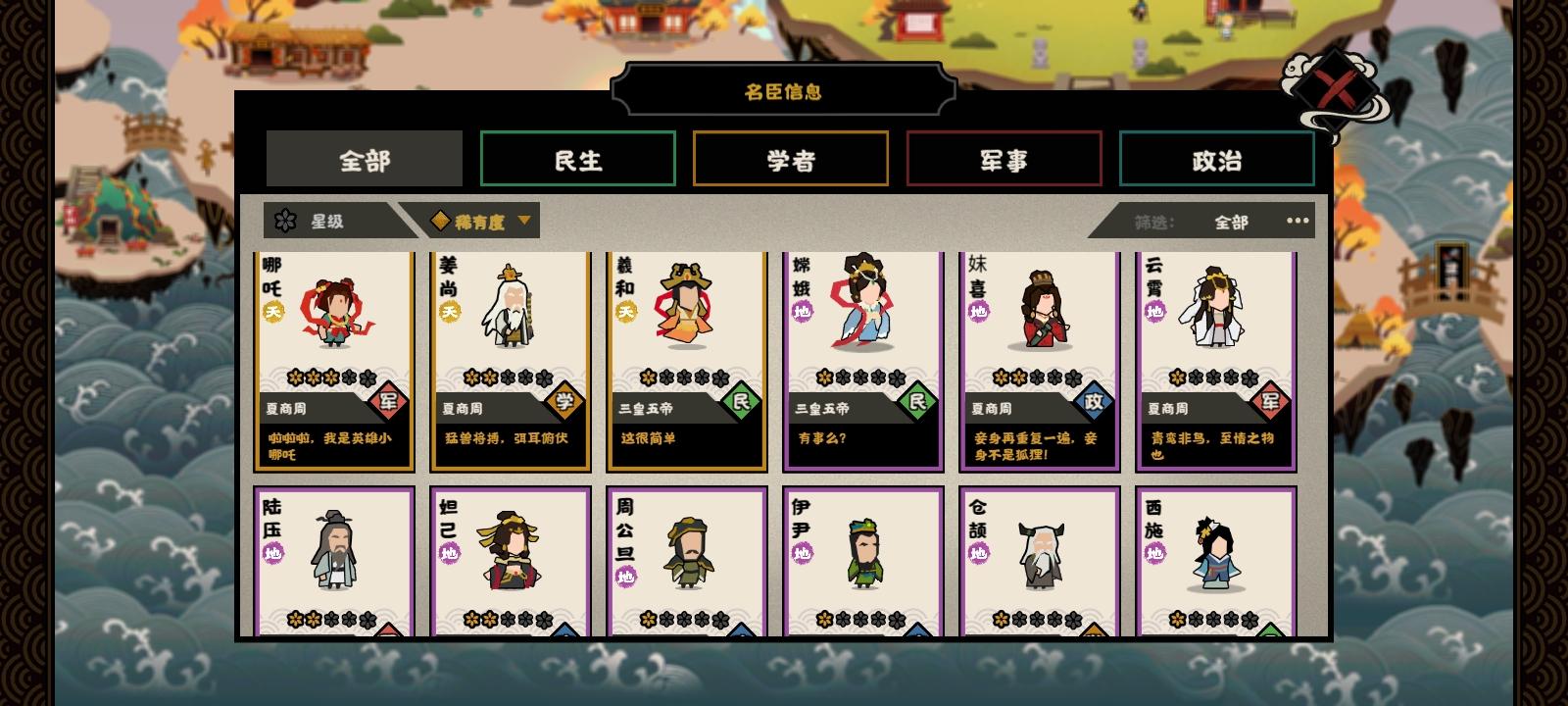Viewport: 1568px width, 706px height.
Task: Toggle the 稀有度 sort order
Action: [x=479, y=220]
